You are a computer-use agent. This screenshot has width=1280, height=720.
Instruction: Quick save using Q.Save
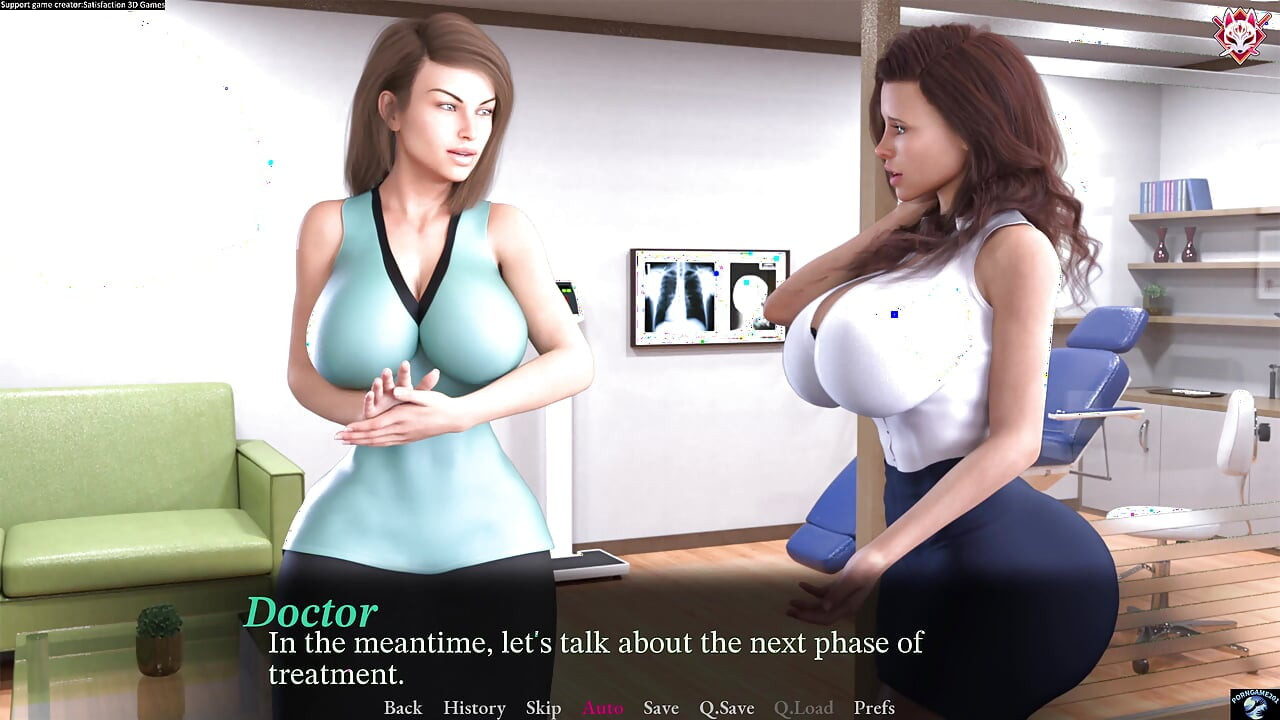point(726,707)
